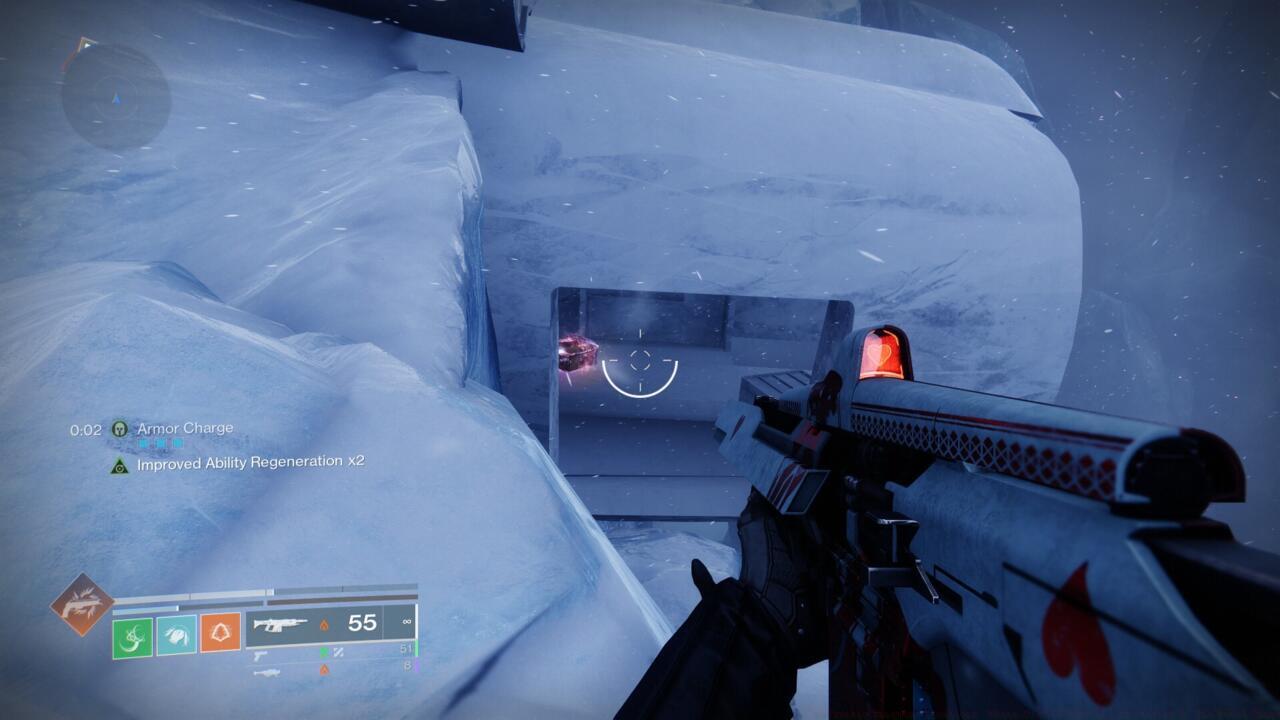
Task: Switch to the sidearm weapon in reserve
Action: 260,655
